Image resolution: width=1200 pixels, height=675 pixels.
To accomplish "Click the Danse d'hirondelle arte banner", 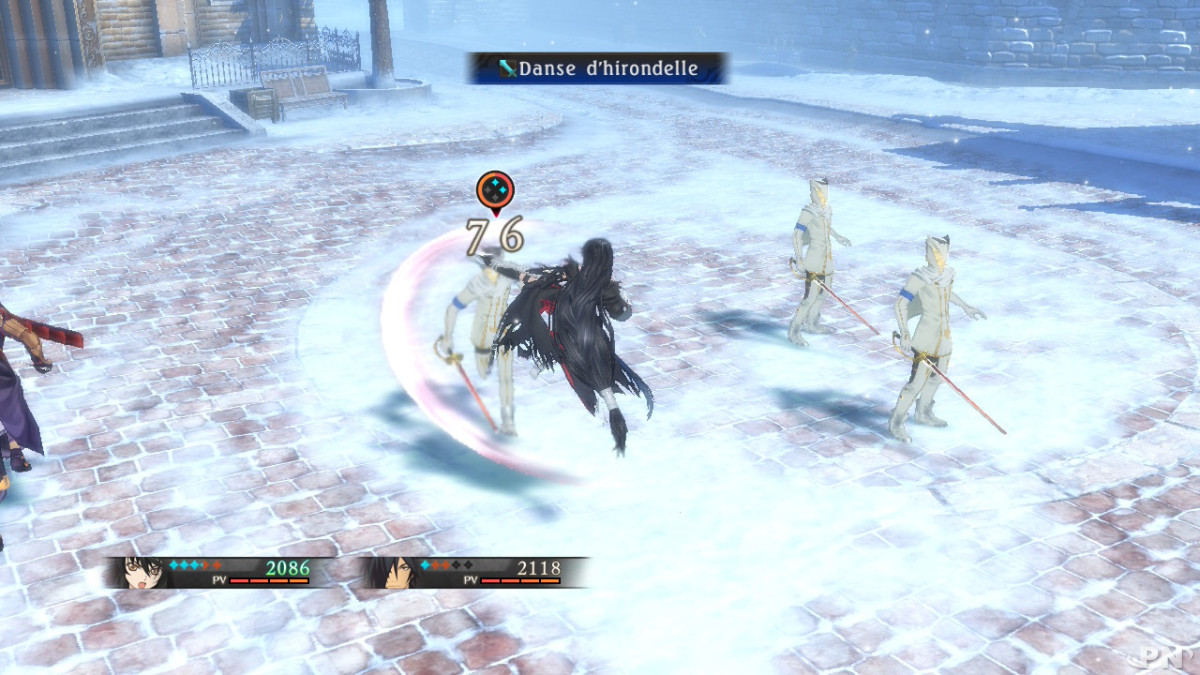I will [x=597, y=68].
